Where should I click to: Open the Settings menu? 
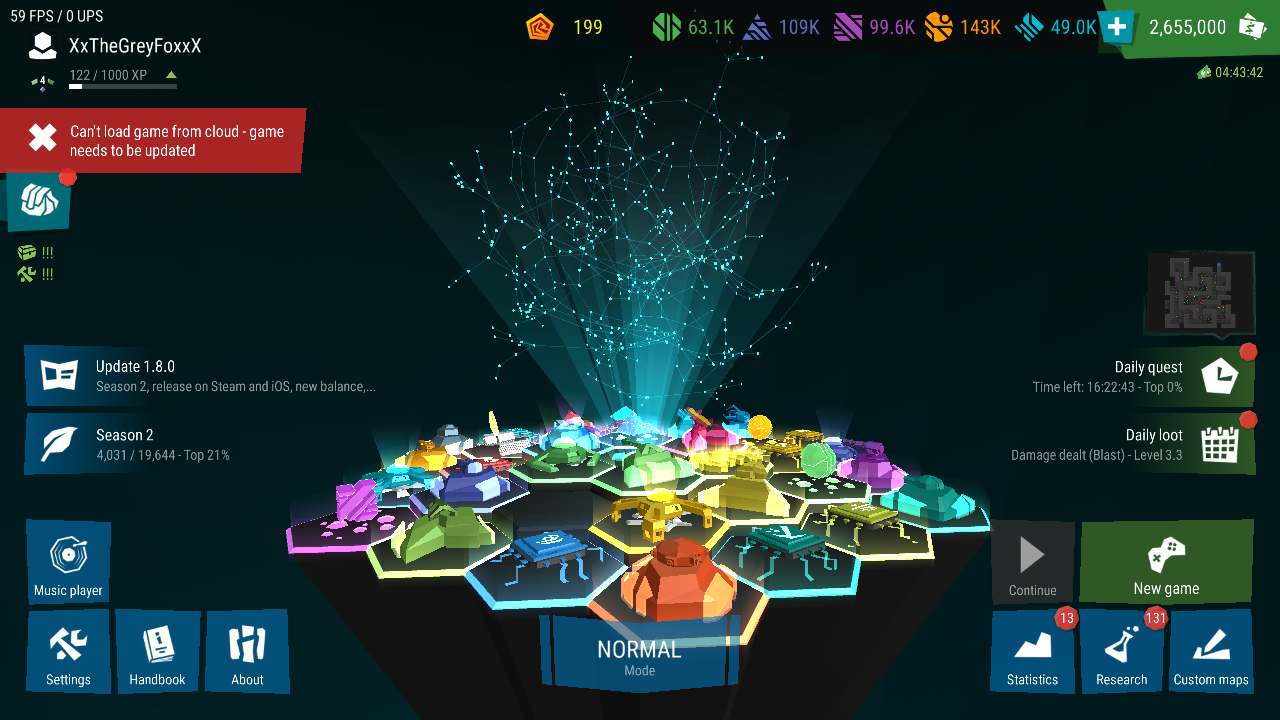(x=68, y=652)
